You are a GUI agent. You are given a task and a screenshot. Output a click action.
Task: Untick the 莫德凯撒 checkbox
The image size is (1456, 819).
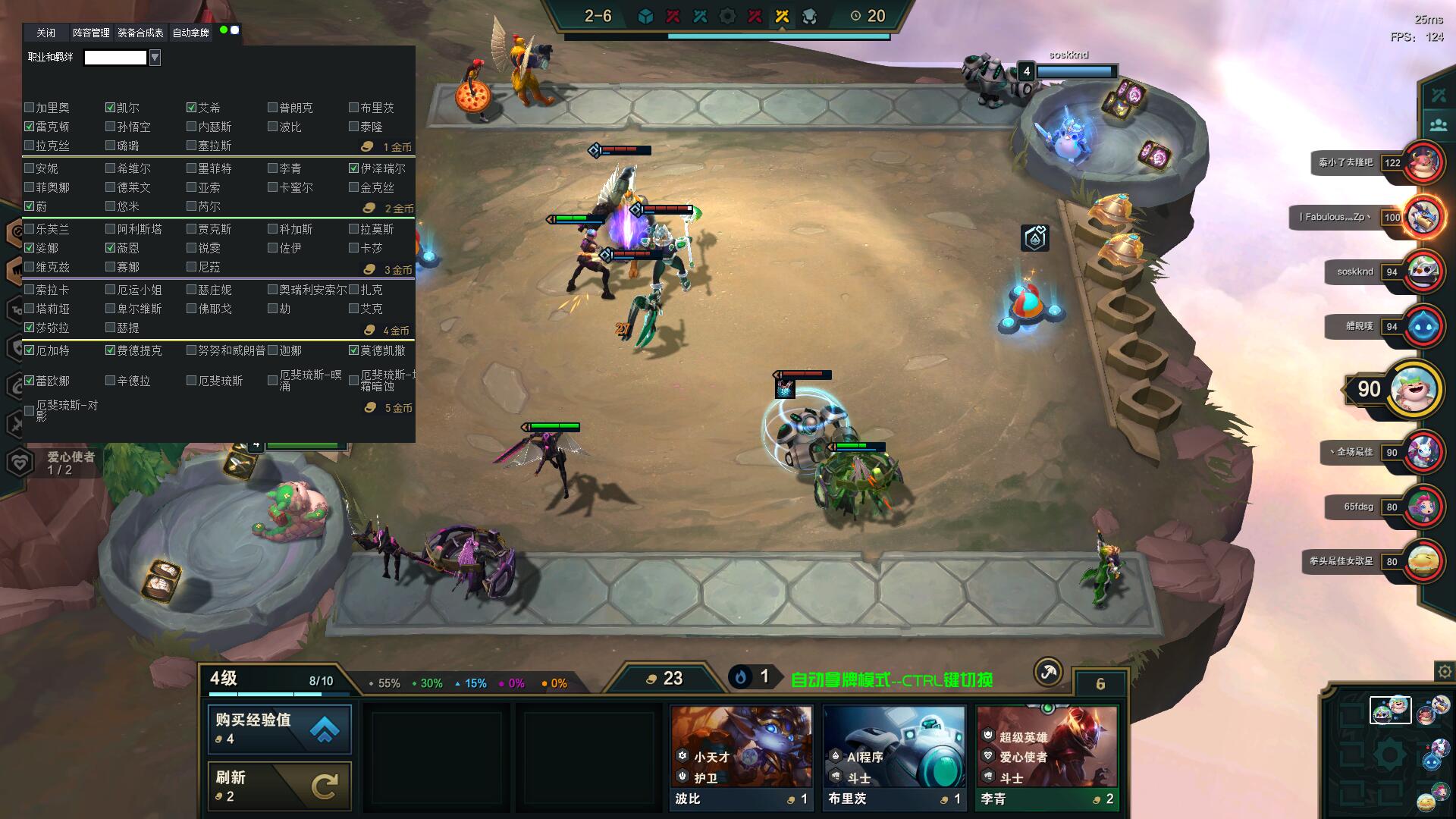[x=354, y=350]
